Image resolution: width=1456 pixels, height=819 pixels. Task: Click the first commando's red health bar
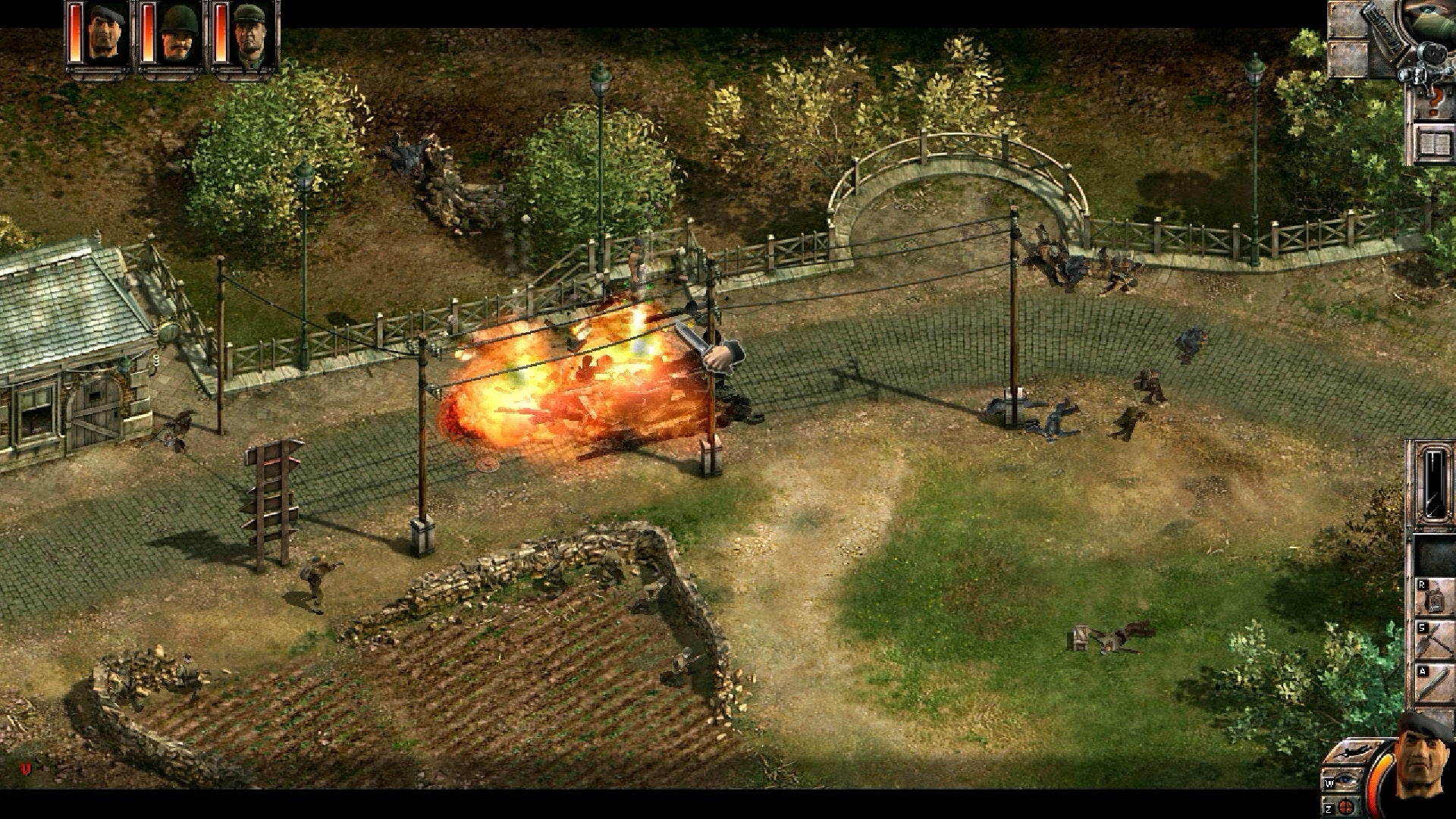point(75,34)
